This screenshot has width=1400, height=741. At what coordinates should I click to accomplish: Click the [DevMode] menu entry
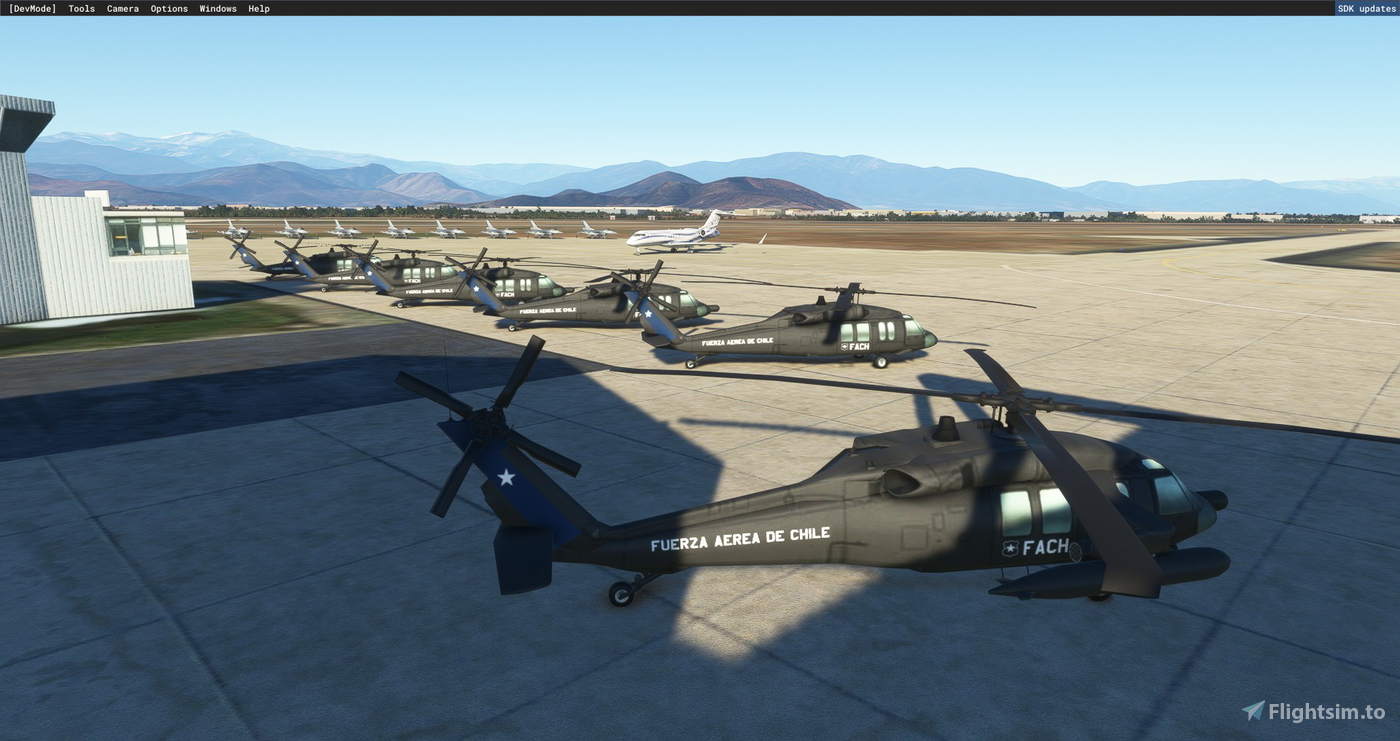[33, 8]
